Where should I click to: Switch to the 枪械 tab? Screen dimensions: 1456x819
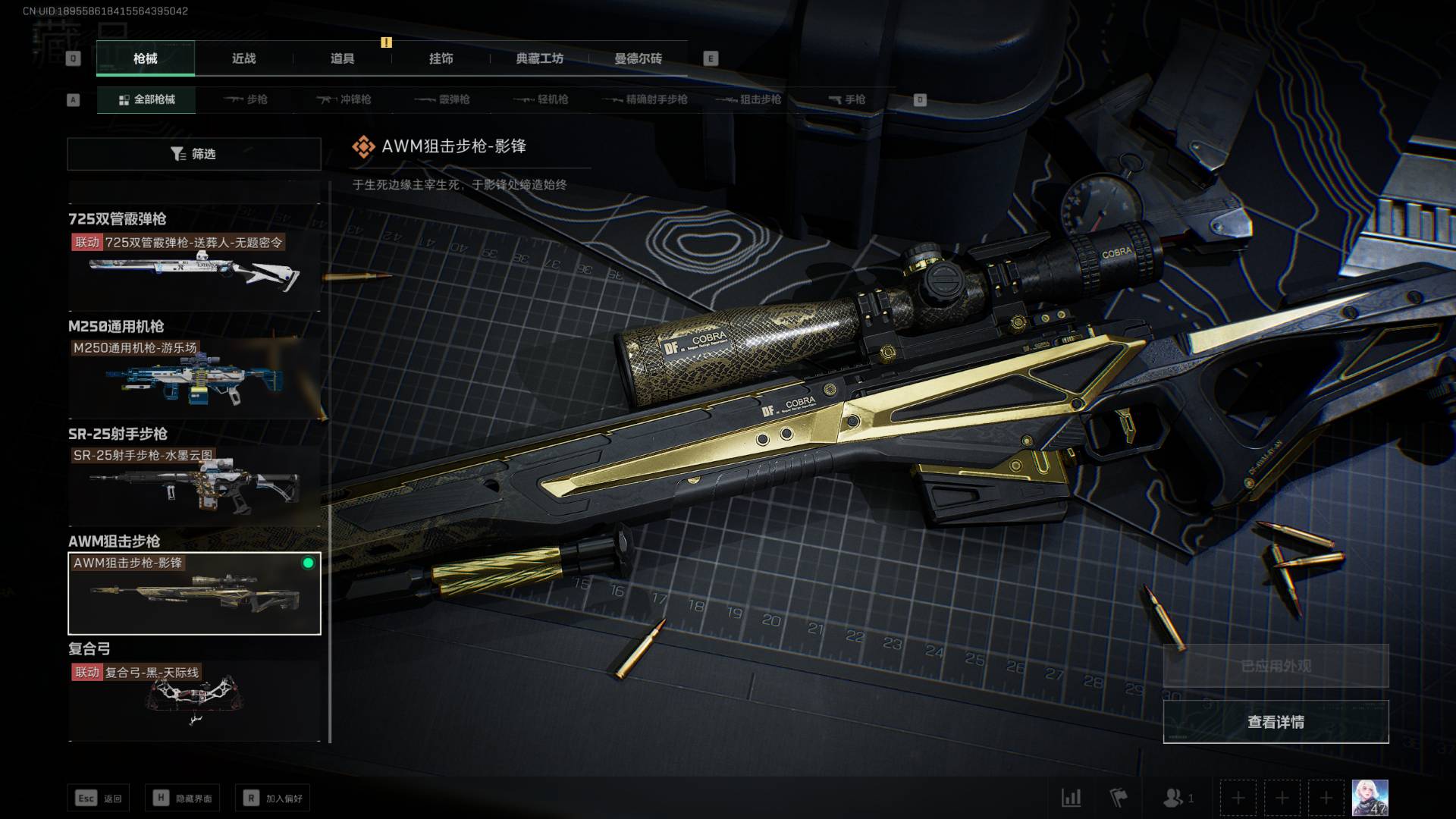(x=145, y=58)
